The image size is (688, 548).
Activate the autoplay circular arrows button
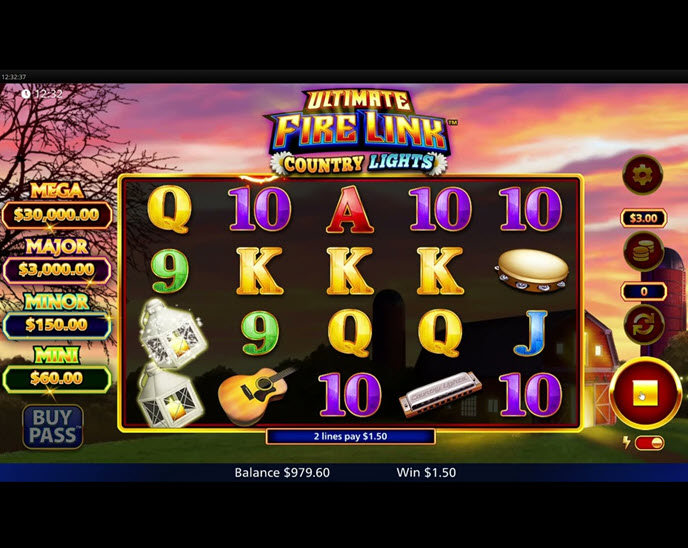click(642, 325)
